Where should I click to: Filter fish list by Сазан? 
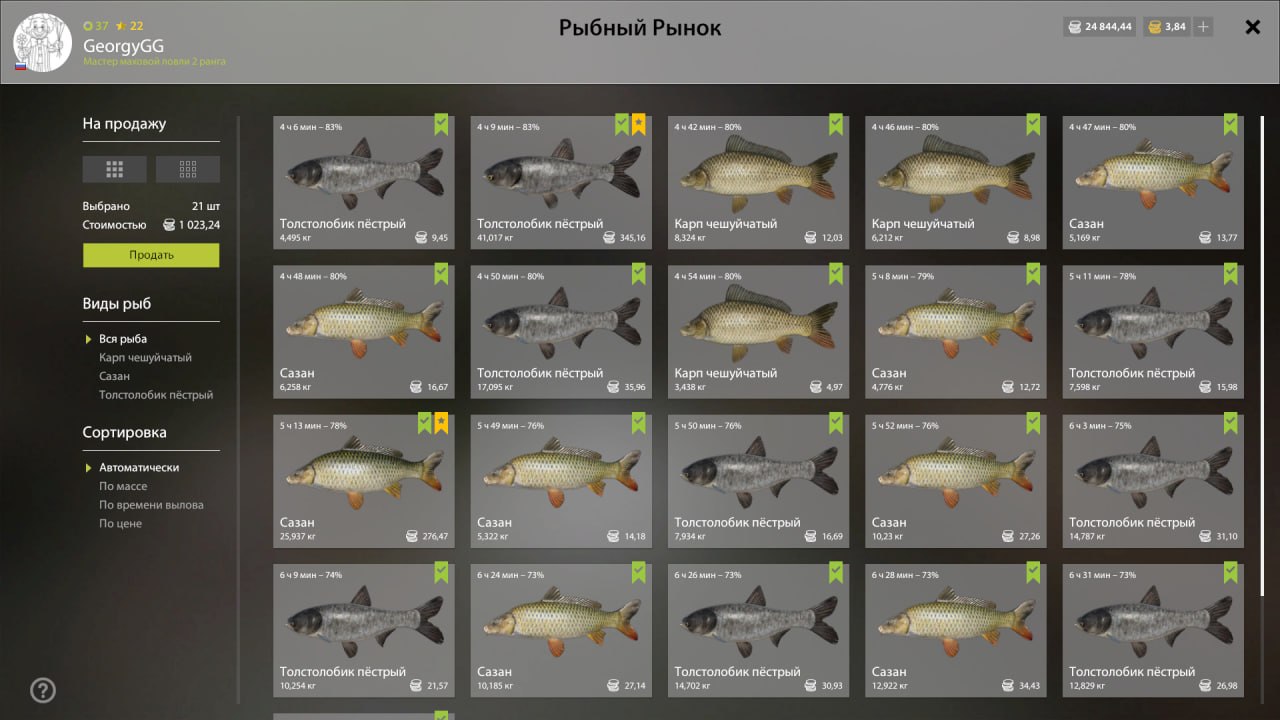tap(114, 376)
